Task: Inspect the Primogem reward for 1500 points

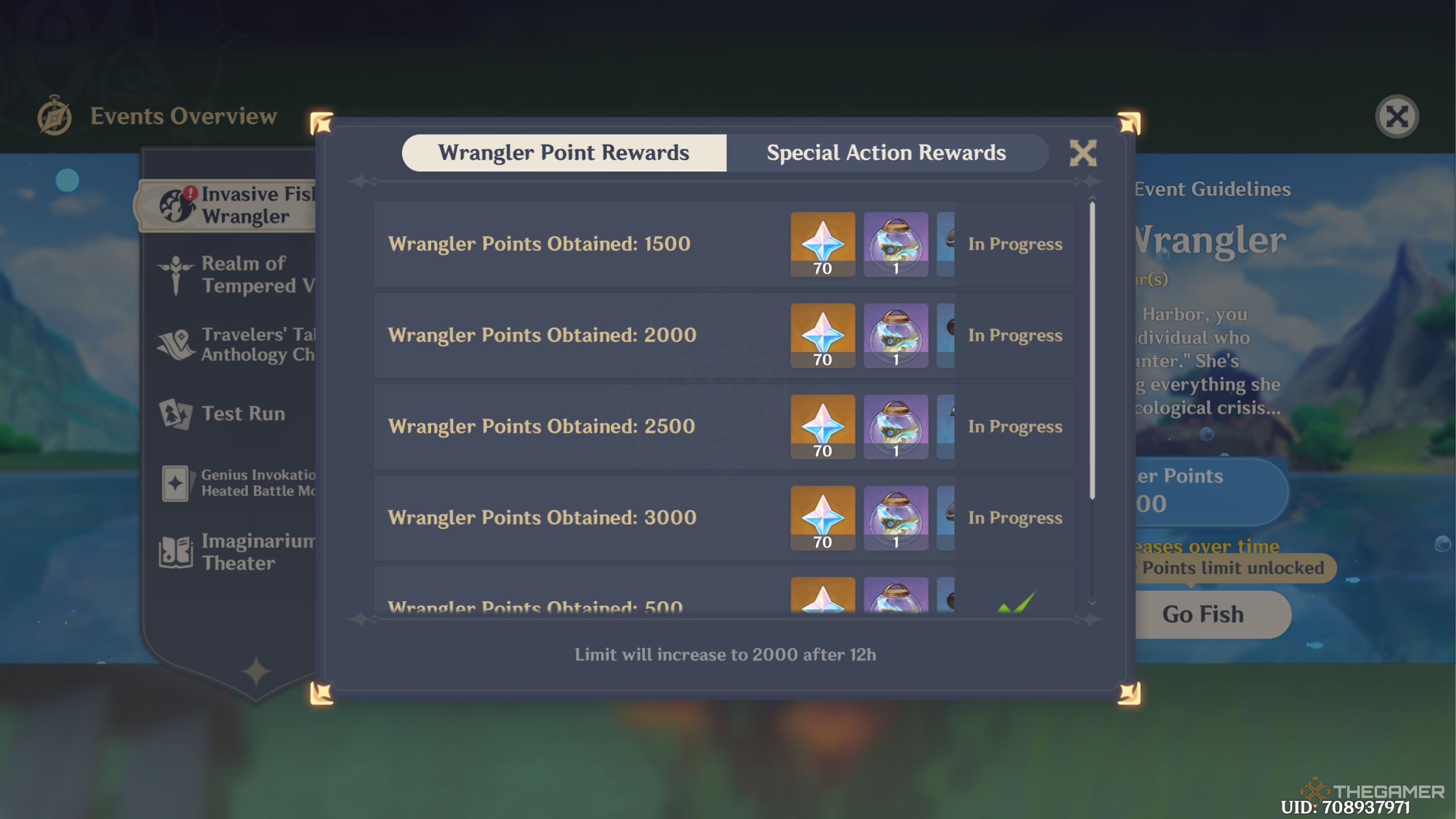Action: (x=822, y=243)
